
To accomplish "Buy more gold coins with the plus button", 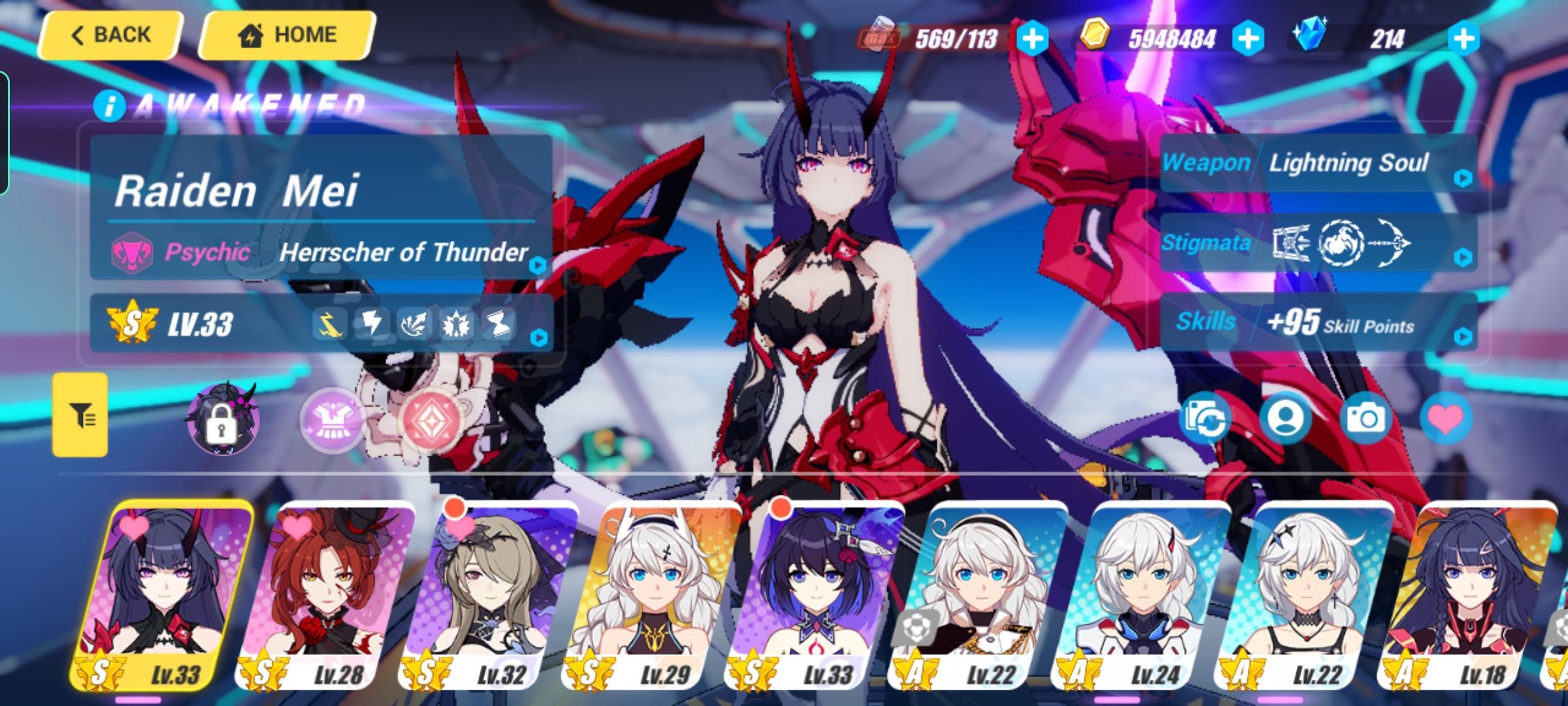I will [1248, 39].
